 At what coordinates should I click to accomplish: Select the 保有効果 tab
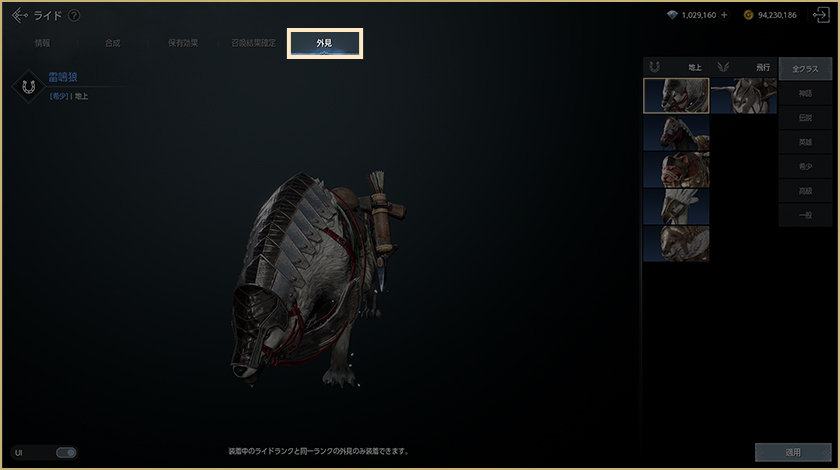[x=183, y=44]
